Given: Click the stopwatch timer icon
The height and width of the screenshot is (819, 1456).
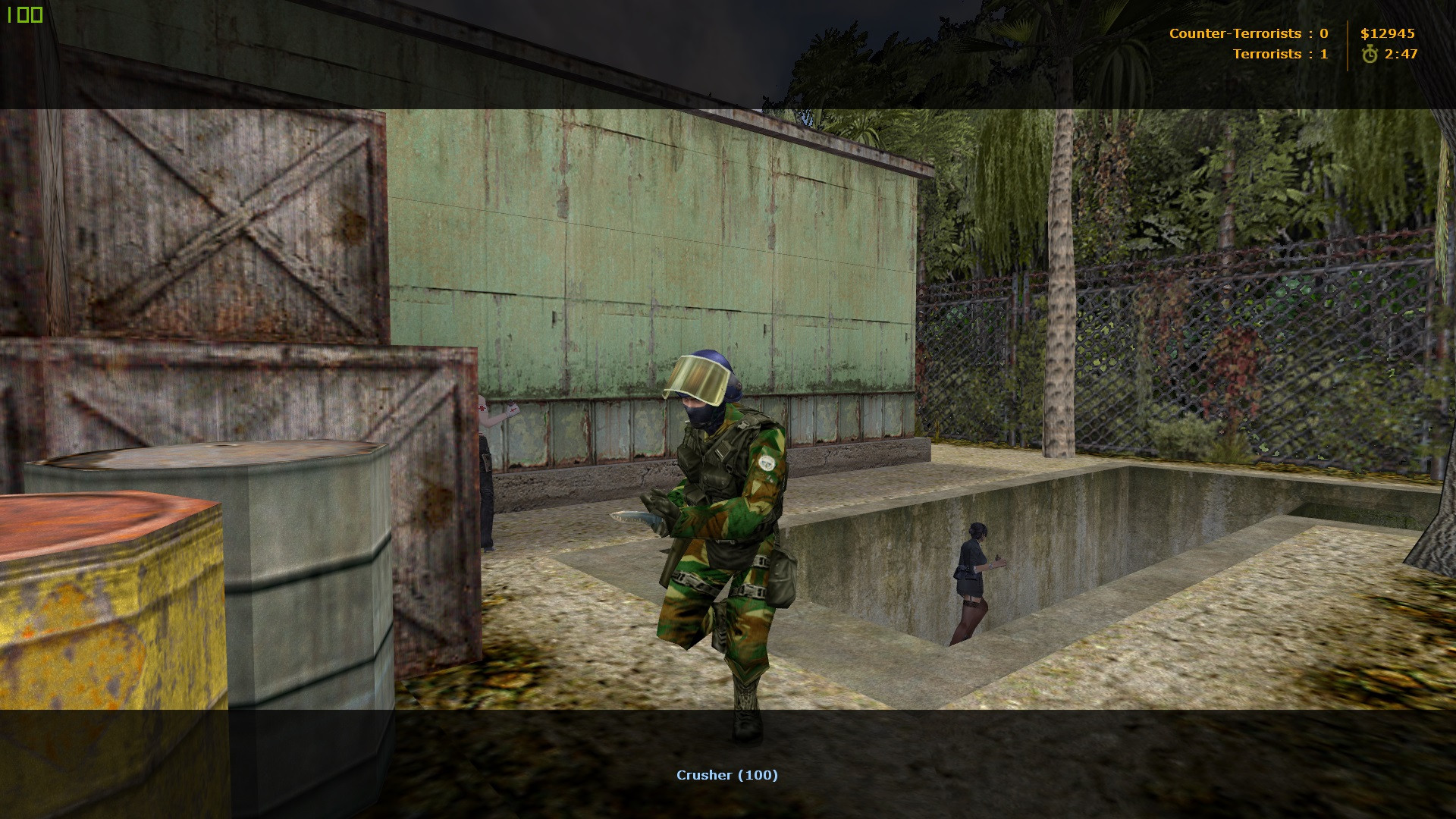Looking at the screenshot, I should click(1369, 53).
